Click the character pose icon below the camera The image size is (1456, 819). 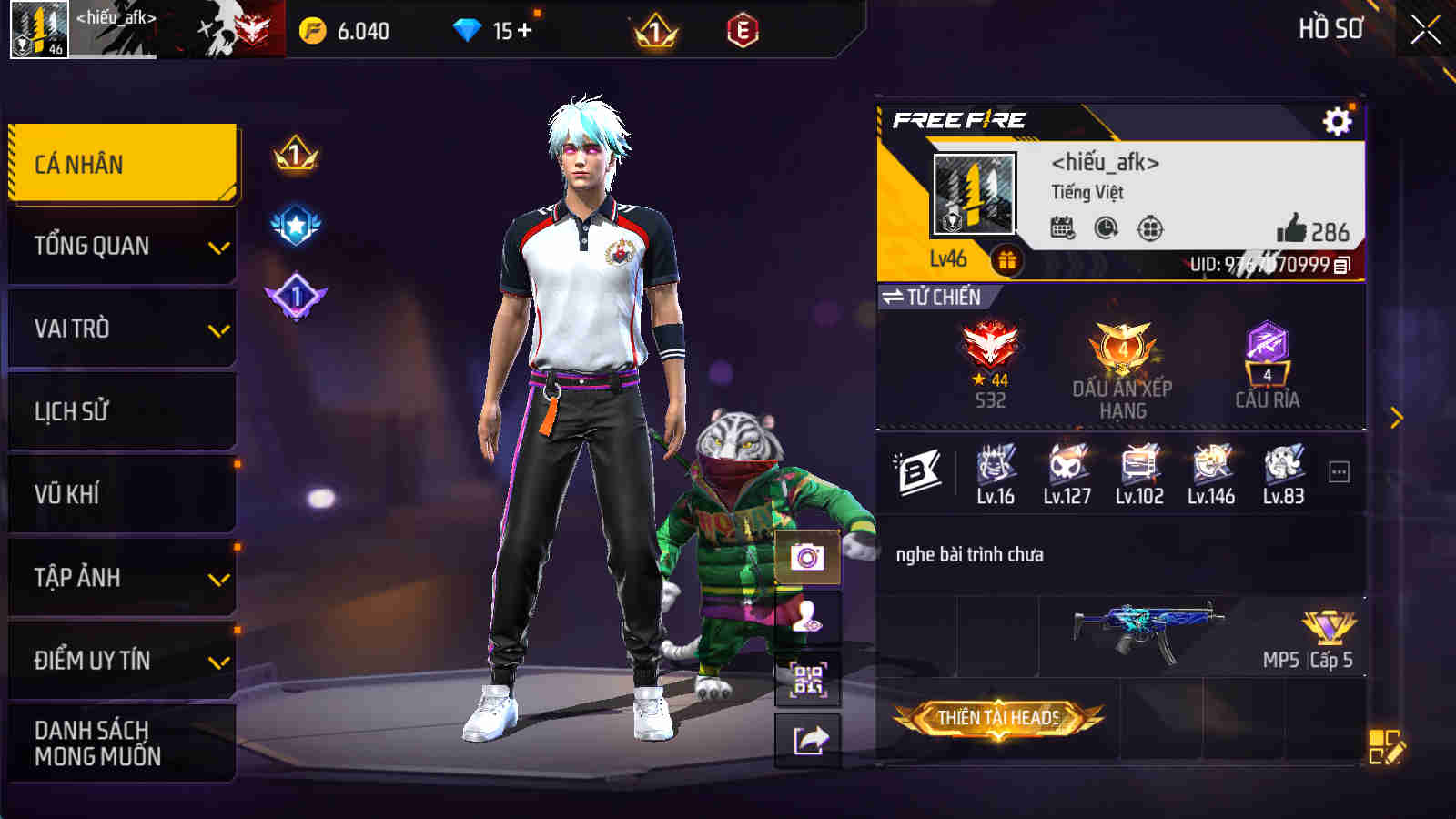click(x=809, y=613)
